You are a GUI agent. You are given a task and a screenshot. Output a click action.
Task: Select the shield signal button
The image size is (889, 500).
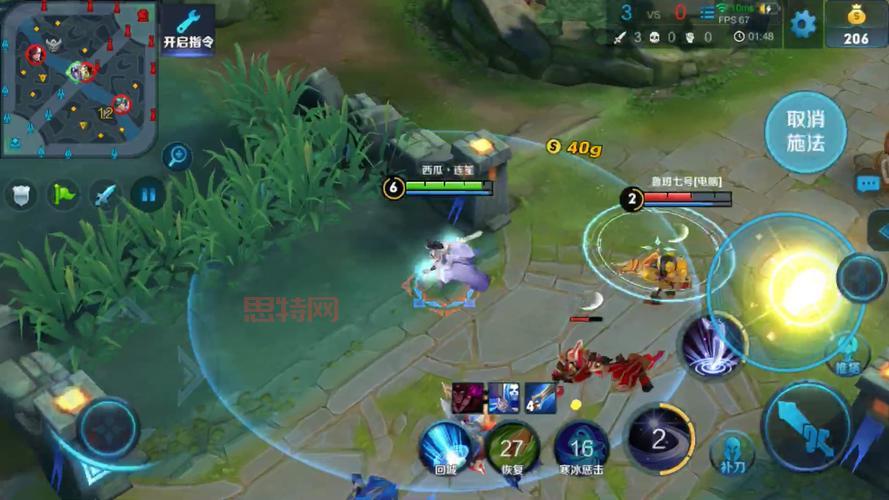coord(20,194)
